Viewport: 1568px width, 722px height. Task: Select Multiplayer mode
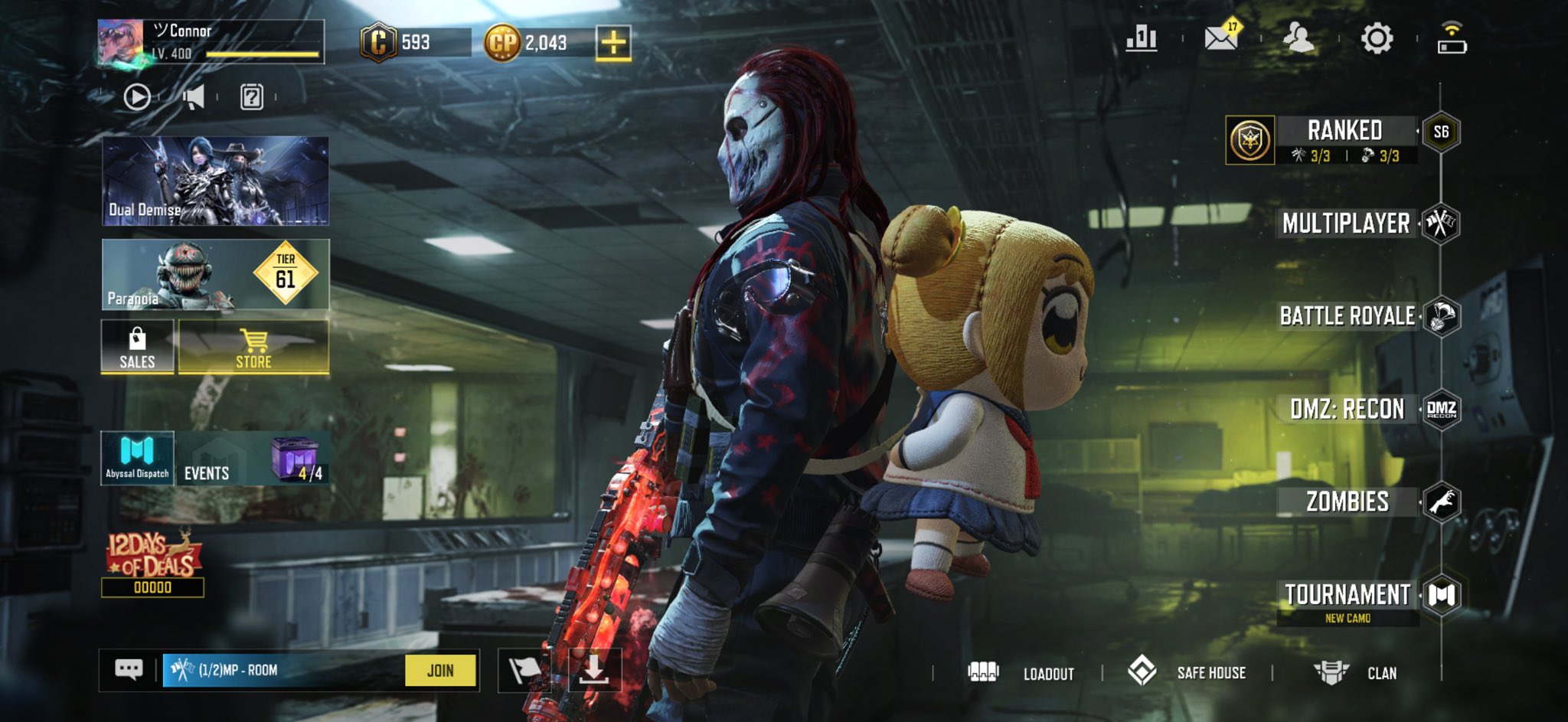click(1346, 224)
